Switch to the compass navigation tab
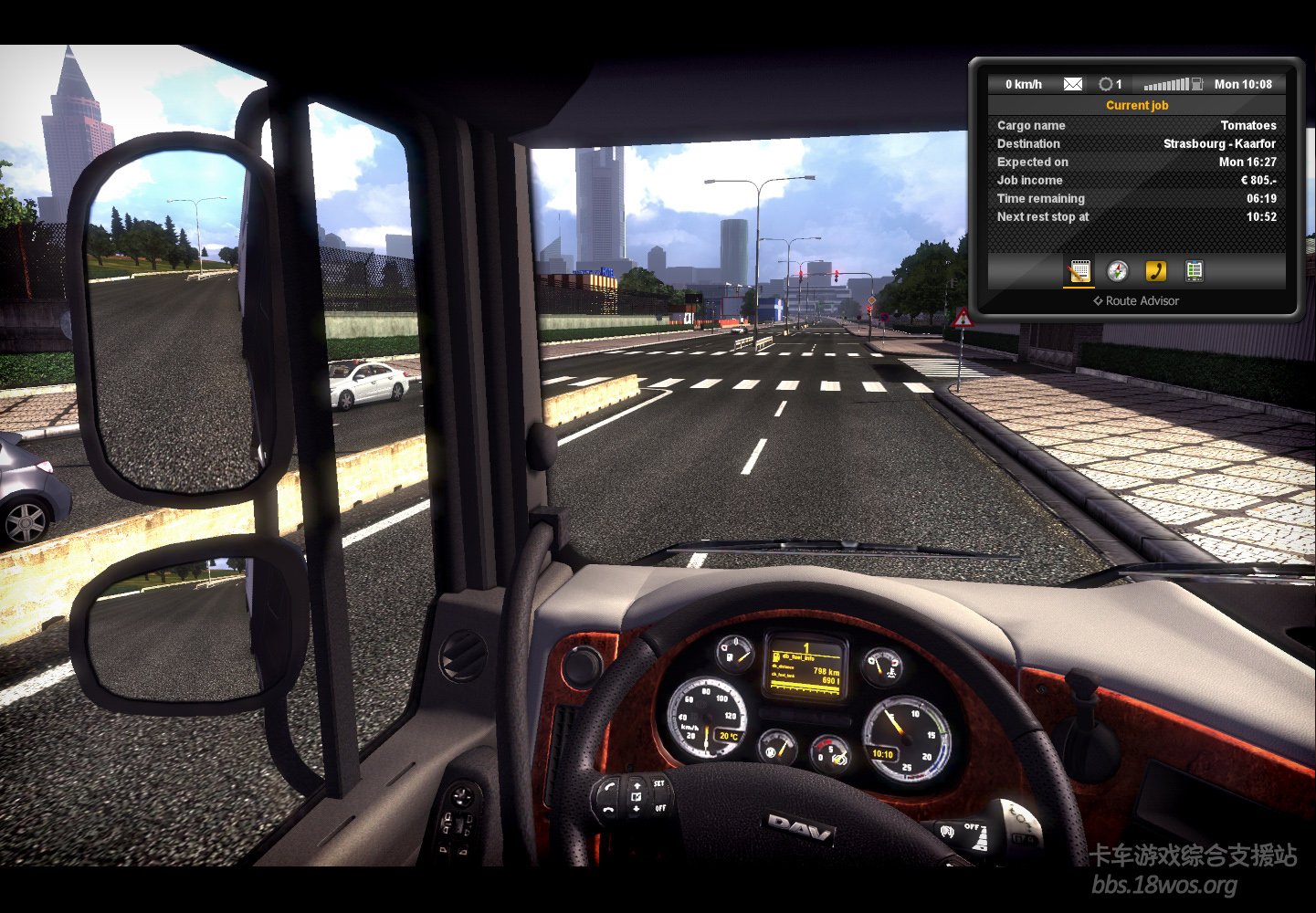 pos(1118,271)
